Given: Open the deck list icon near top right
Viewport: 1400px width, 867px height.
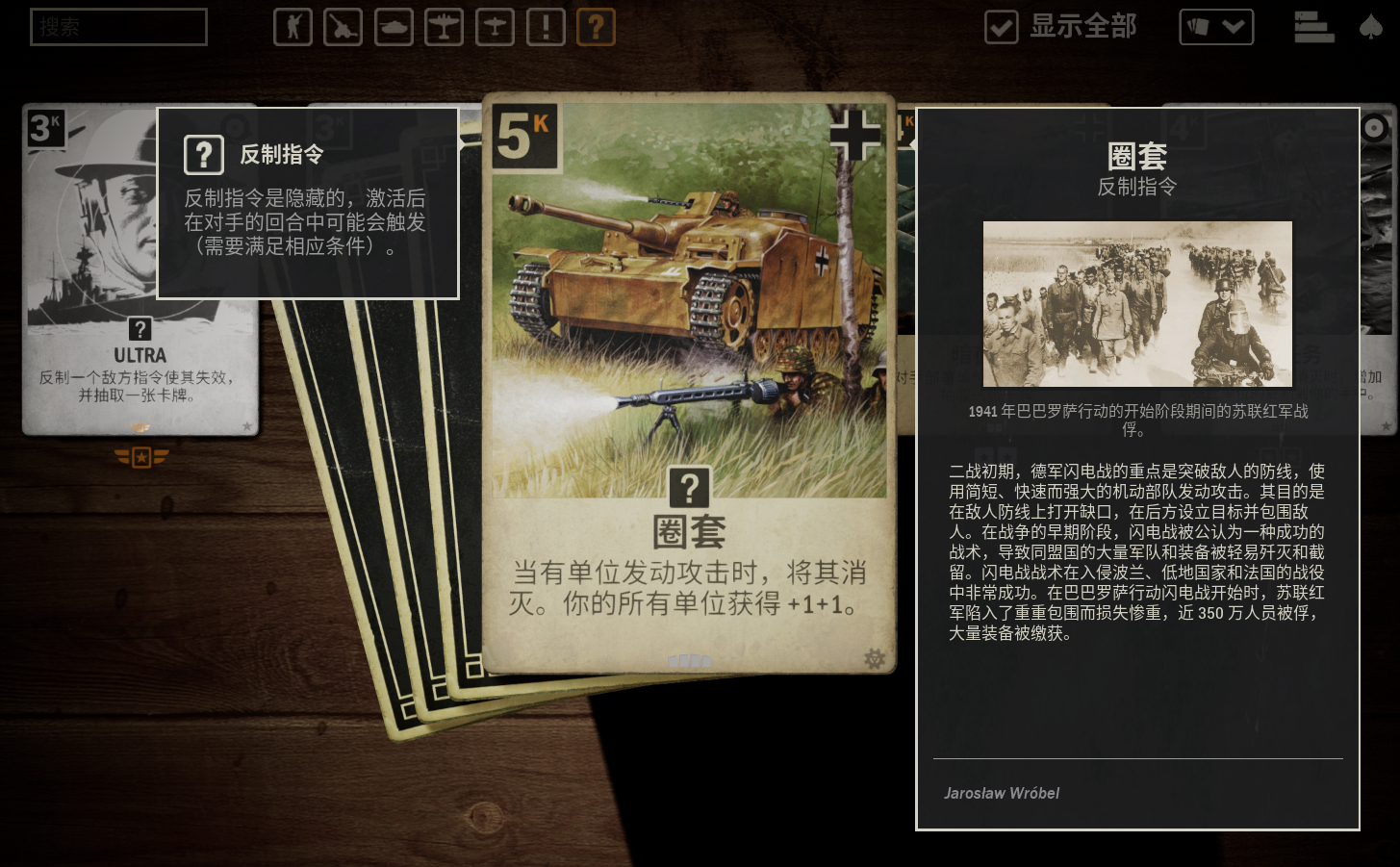Looking at the screenshot, I should point(1314,27).
